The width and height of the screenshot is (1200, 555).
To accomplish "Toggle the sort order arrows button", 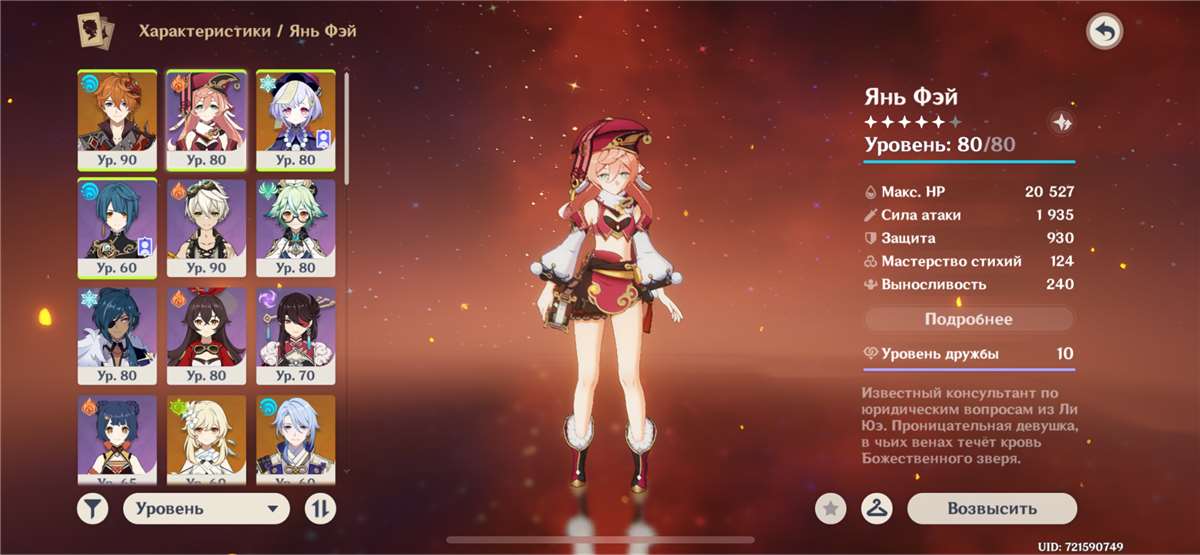I will tap(319, 509).
